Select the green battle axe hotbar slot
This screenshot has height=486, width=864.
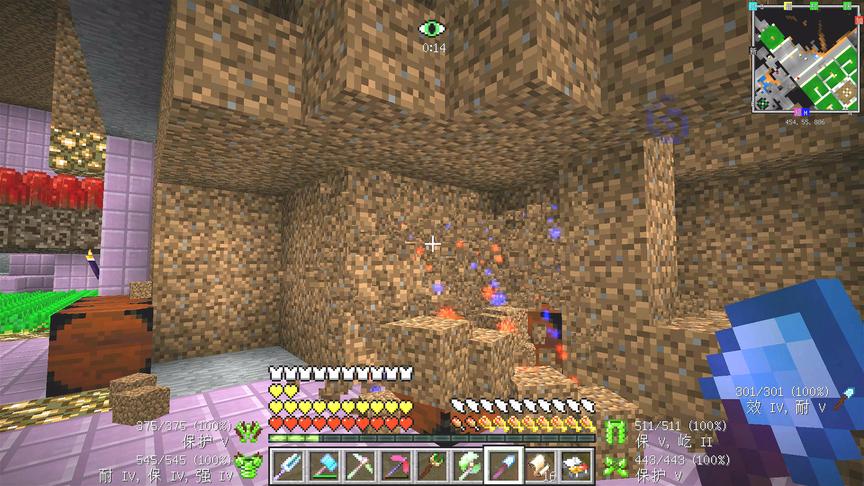pyautogui.click(x=468, y=466)
